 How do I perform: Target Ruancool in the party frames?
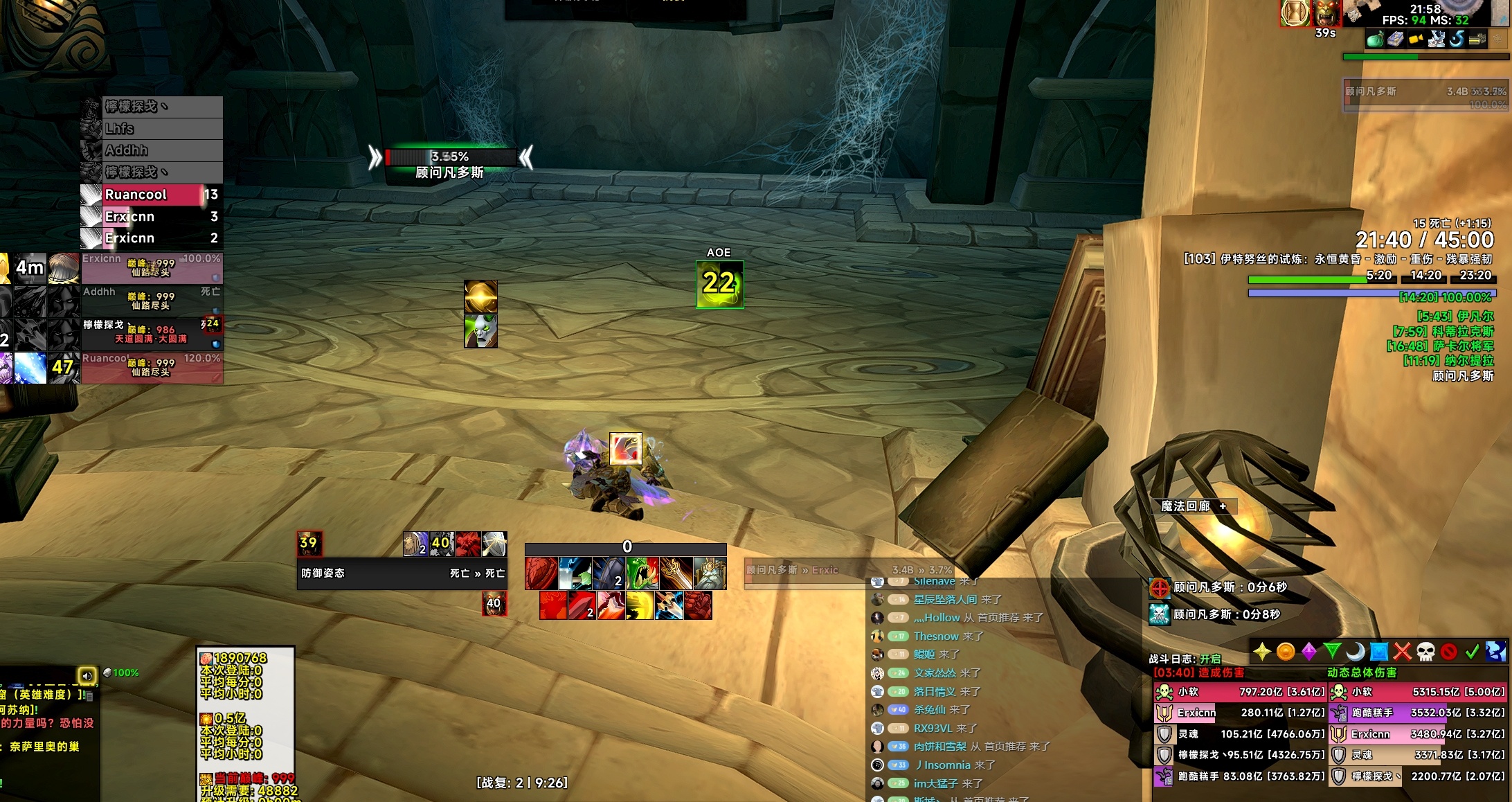coord(151,366)
